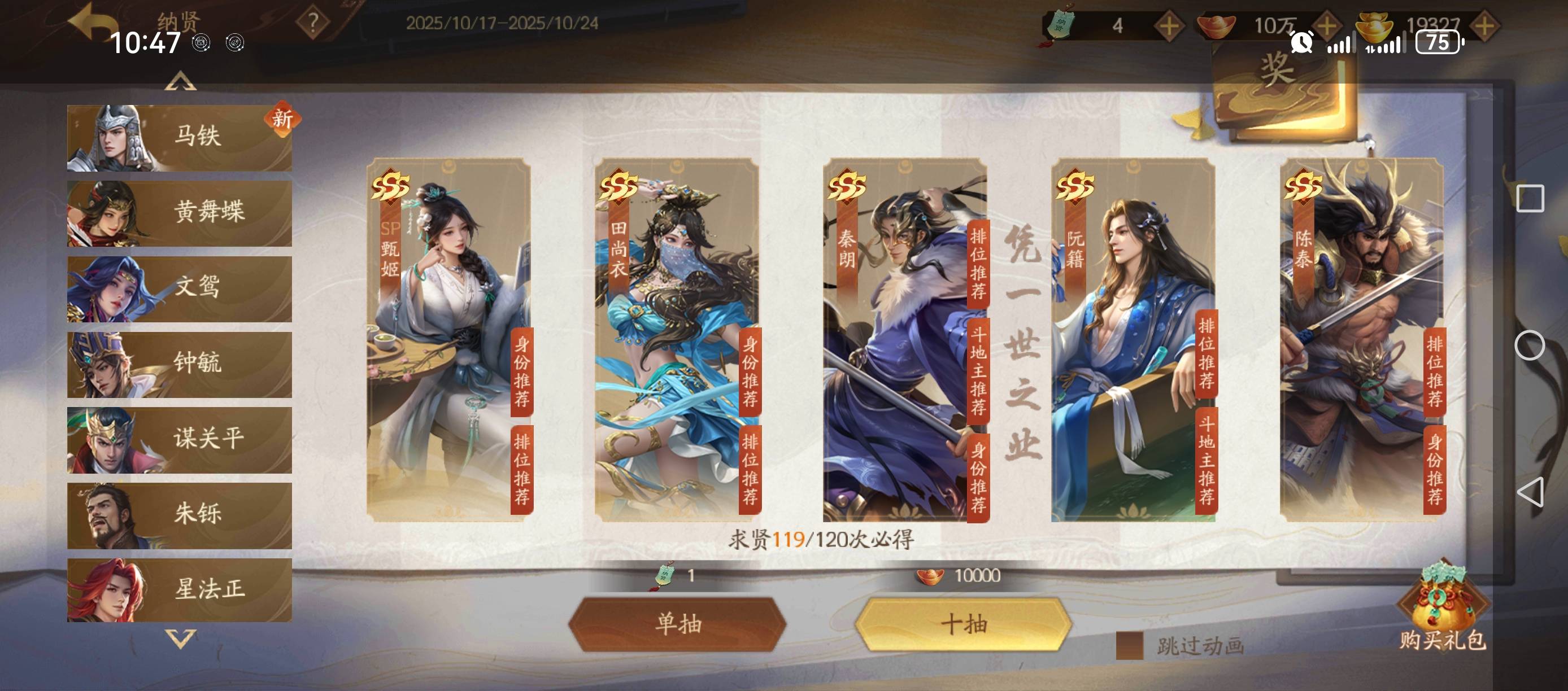Choose the 朱铄 hero entry
Viewport: 1568px width, 691px height.
tap(180, 515)
